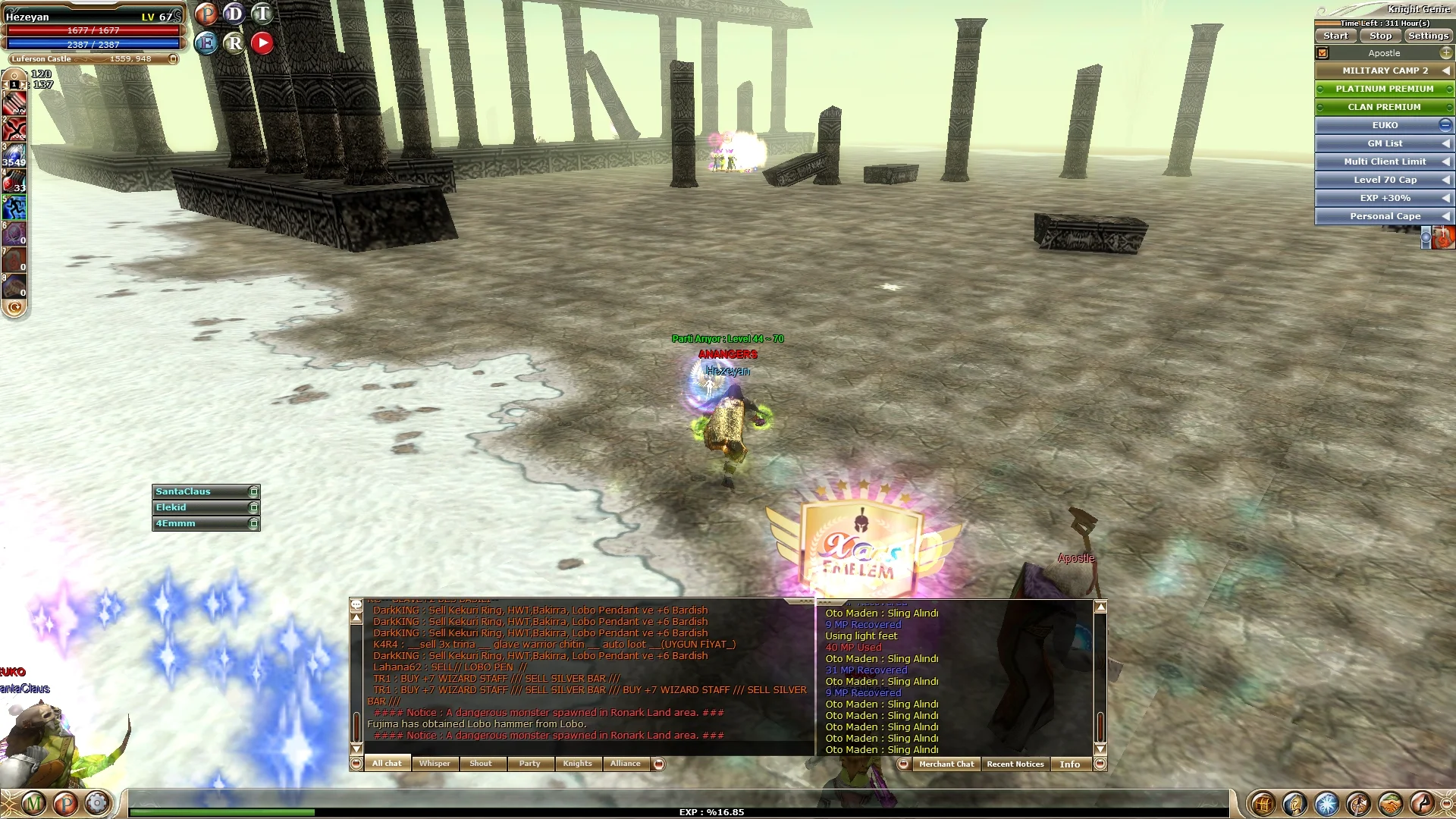Switch to the Shout chat tab
This screenshot has width=1456, height=819.
(x=481, y=764)
